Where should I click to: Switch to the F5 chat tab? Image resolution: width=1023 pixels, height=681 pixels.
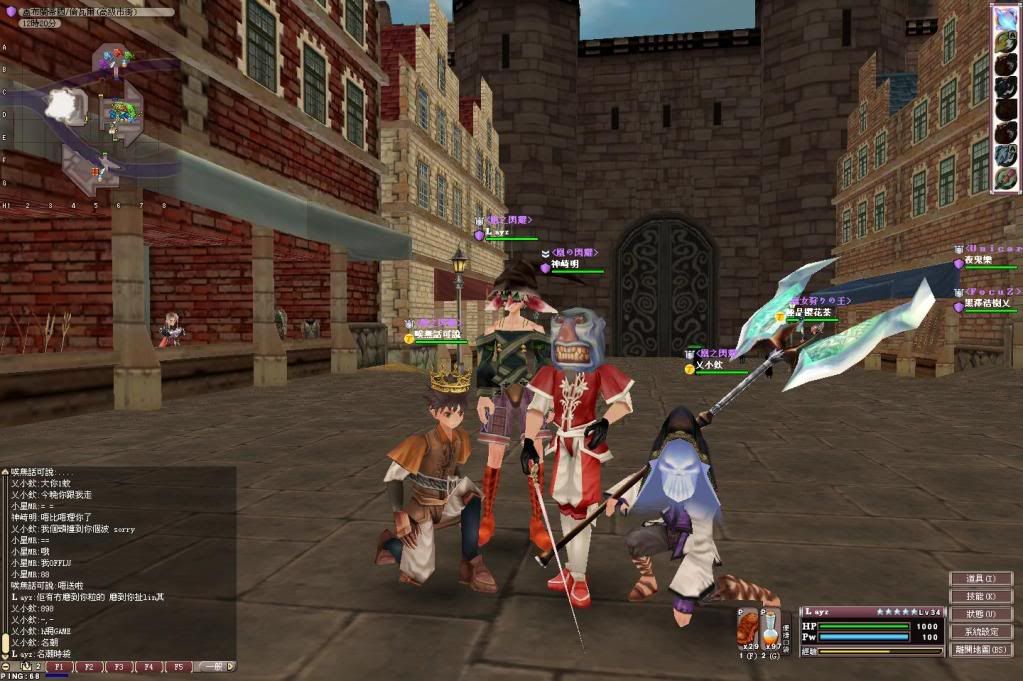[x=178, y=666]
